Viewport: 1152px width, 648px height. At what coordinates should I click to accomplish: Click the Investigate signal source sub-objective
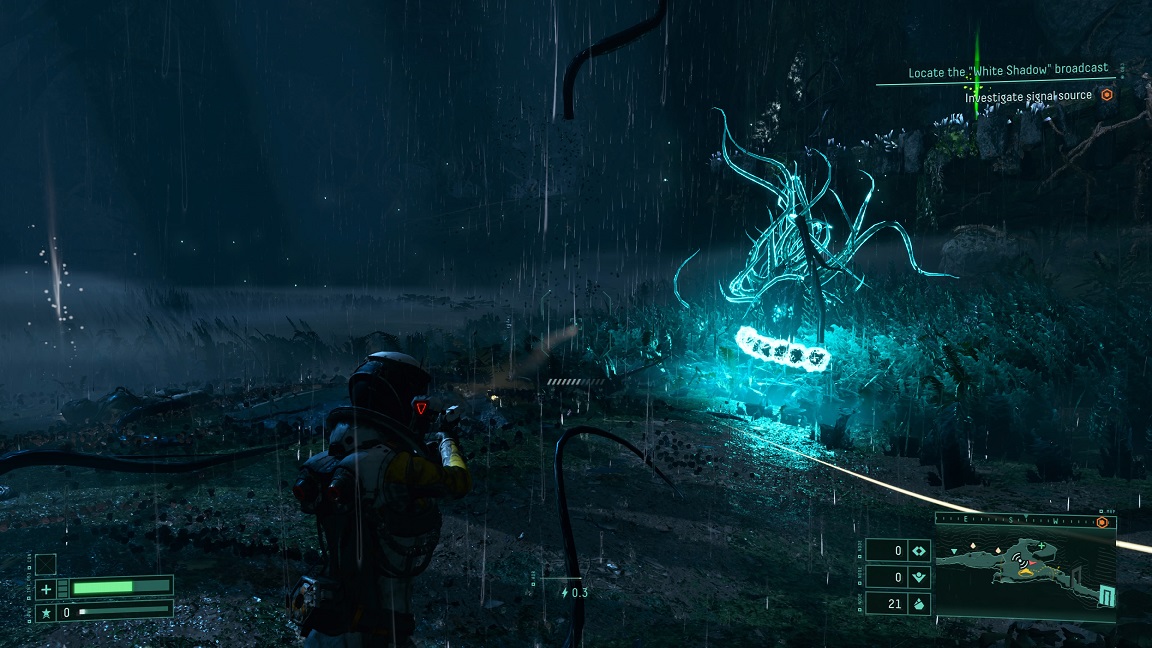[x=1028, y=96]
